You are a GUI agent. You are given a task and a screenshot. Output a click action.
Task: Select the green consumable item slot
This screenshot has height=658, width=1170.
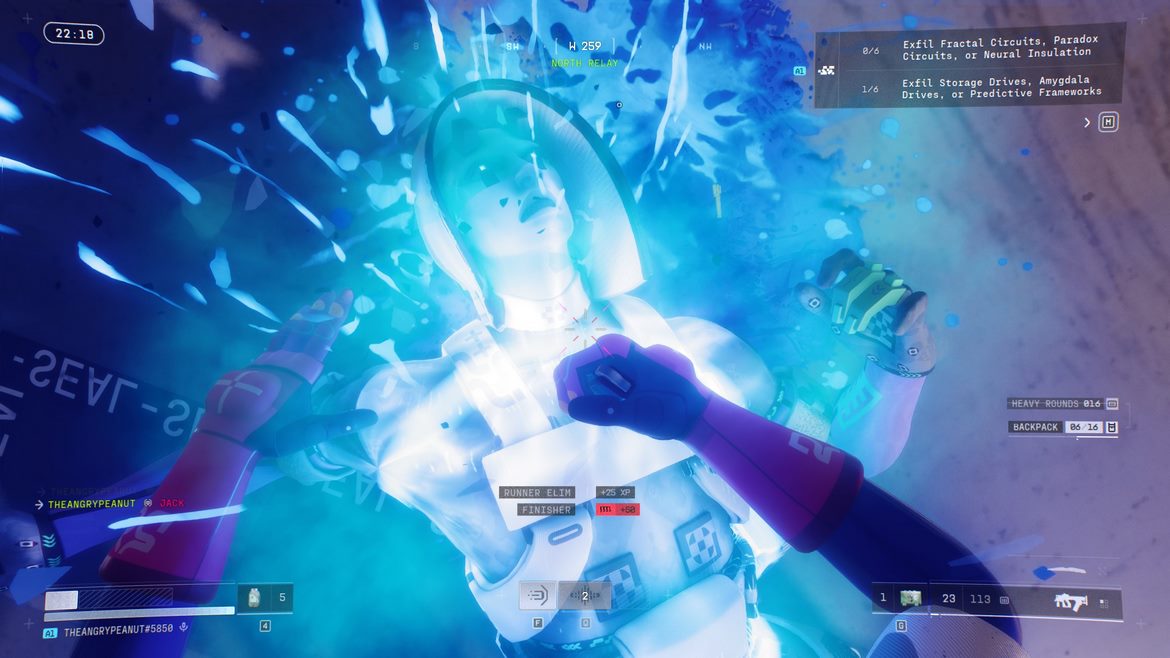(x=910, y=598)
